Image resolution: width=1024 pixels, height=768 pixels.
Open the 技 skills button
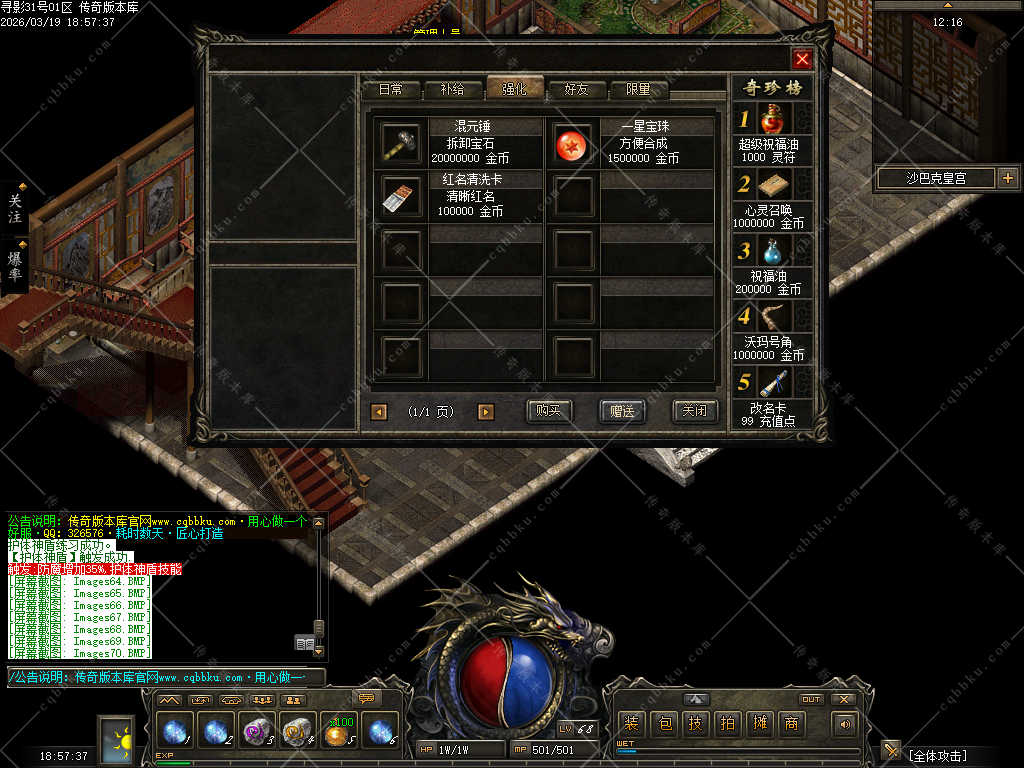[696, 723]
